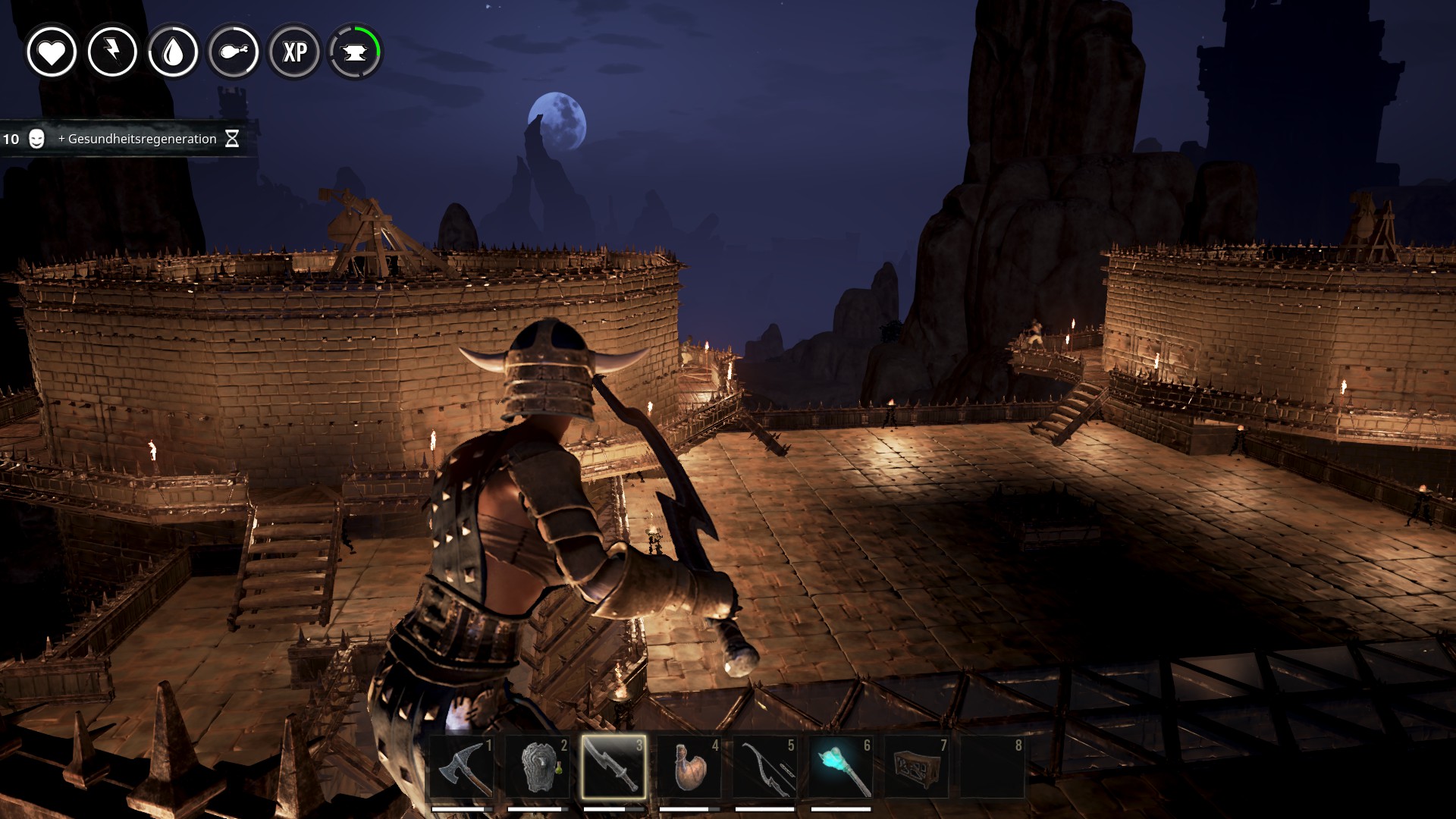Select the axe in hotbar slot 1
The height and width of the screenshot is (819, 1456).
(x=462, y=767)
